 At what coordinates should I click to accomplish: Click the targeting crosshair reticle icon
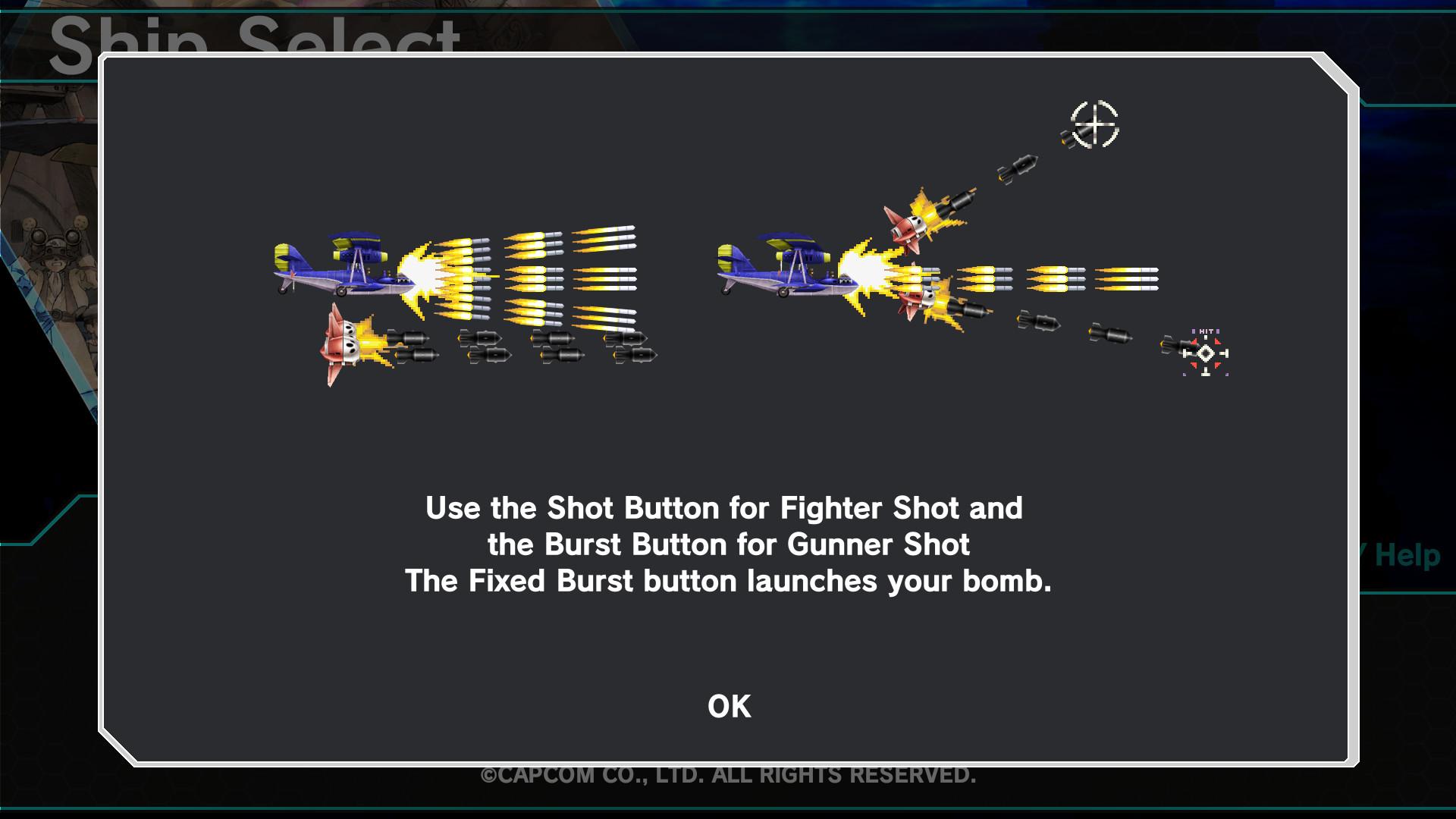coord(1095,124)
